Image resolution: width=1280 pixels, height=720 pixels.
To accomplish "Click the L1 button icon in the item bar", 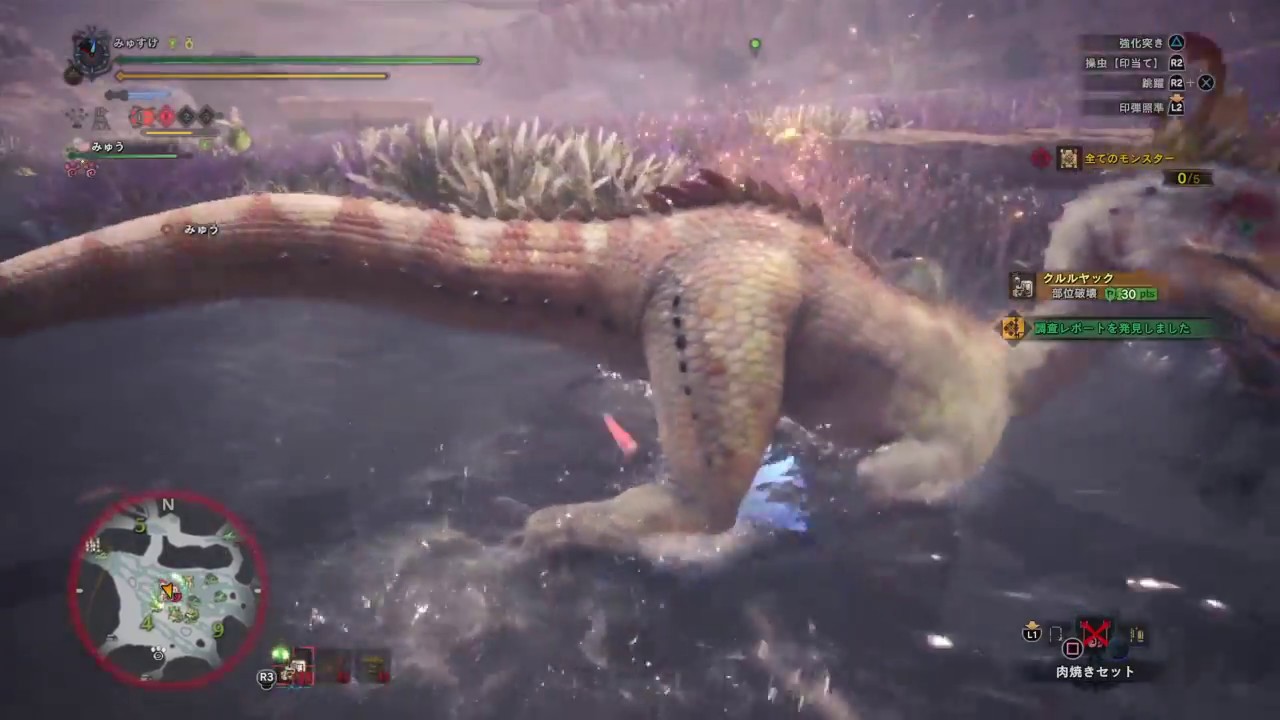I will [1032, 633].
